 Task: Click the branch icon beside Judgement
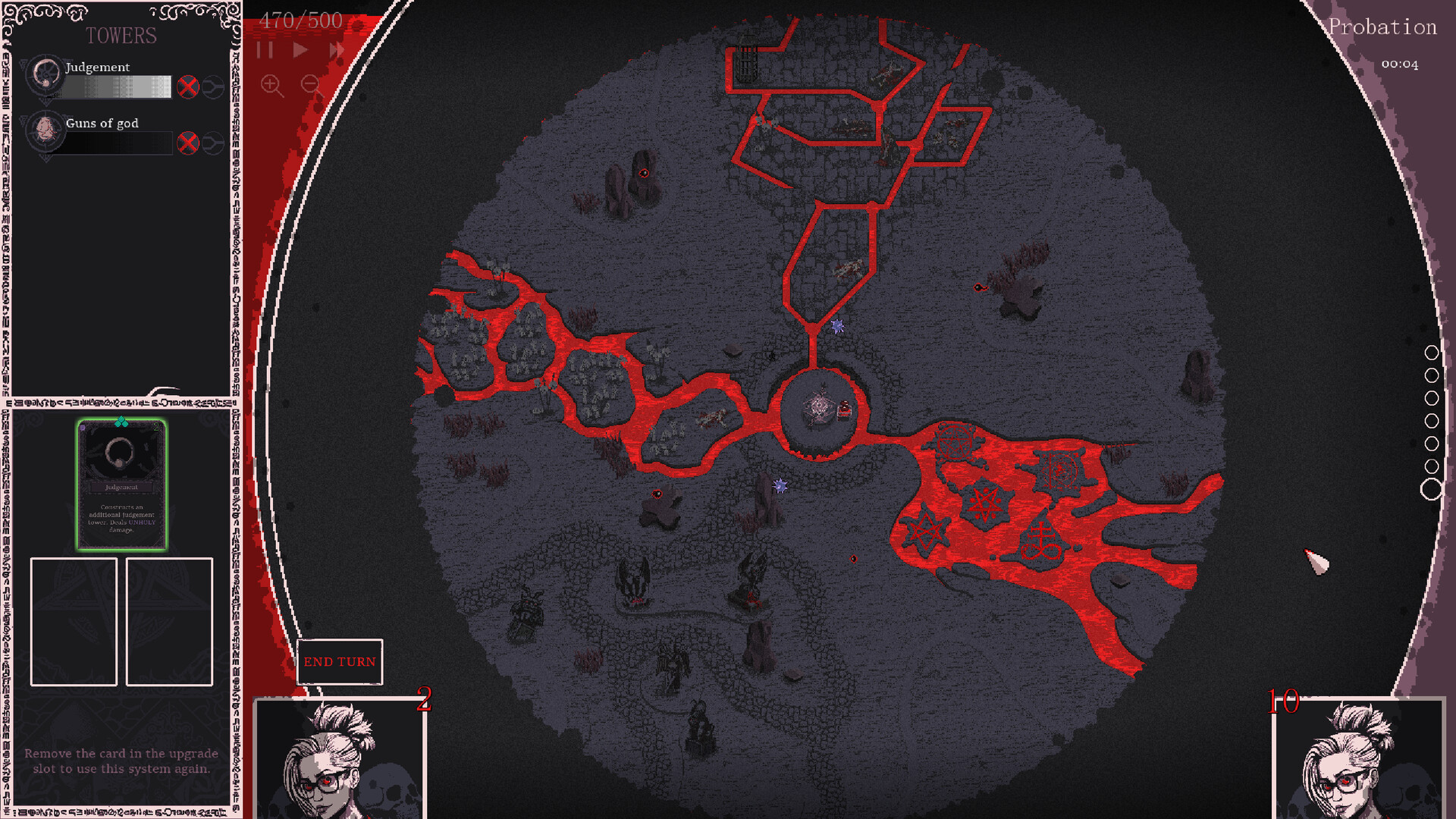coord(215,86)
